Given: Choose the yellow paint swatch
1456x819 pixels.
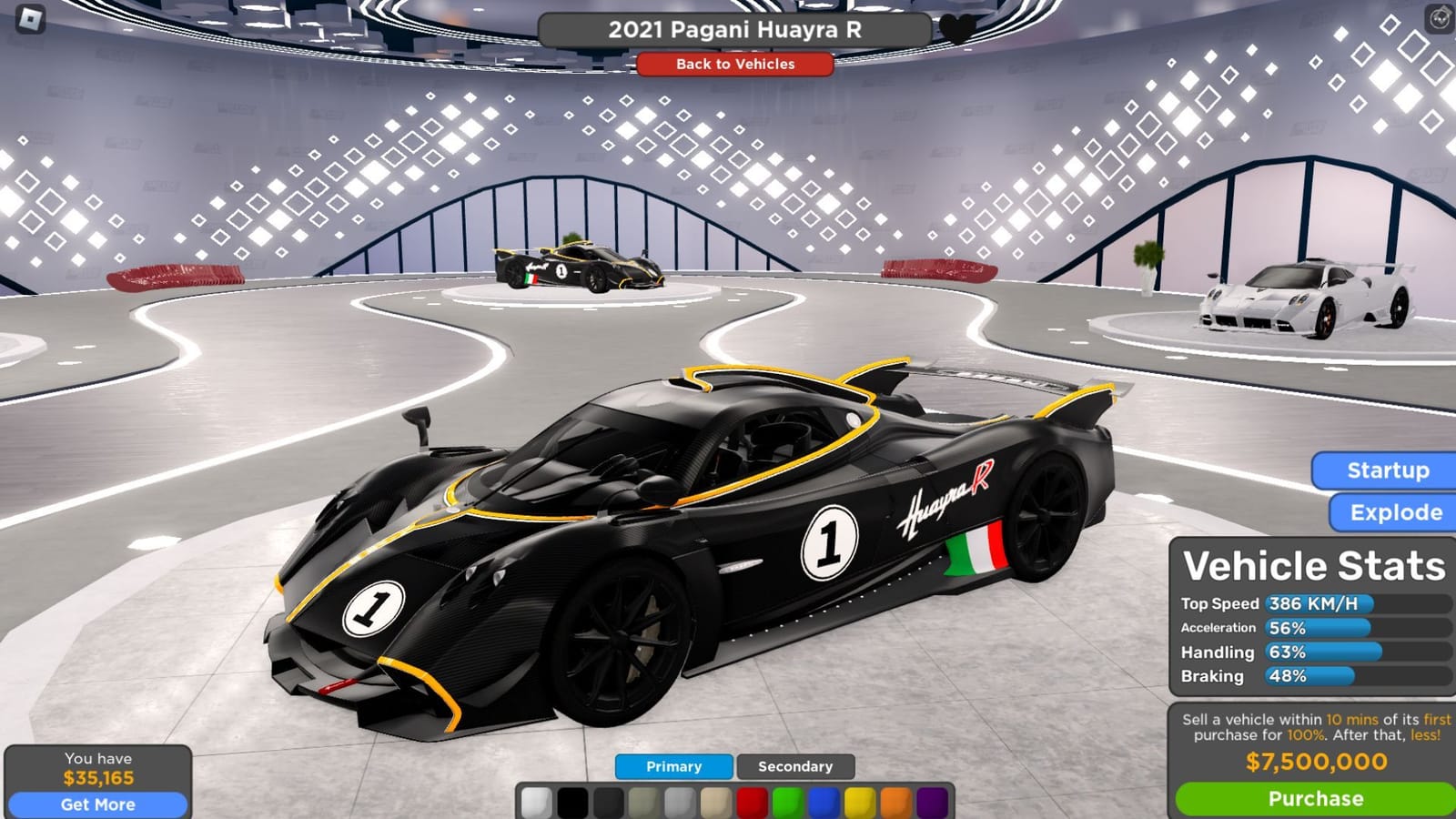Looking at the screenshot, I should (x=859, y=801).
